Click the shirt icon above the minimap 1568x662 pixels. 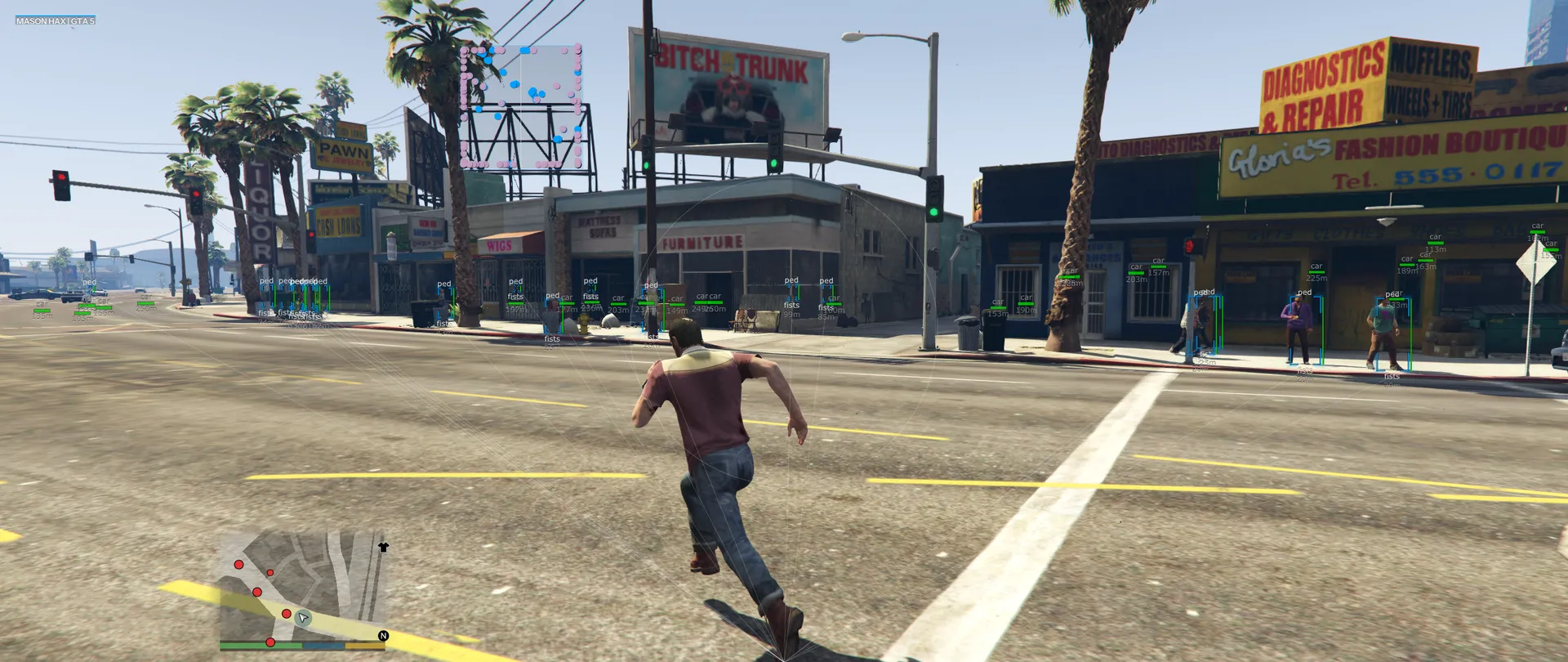tap(383, 547)
